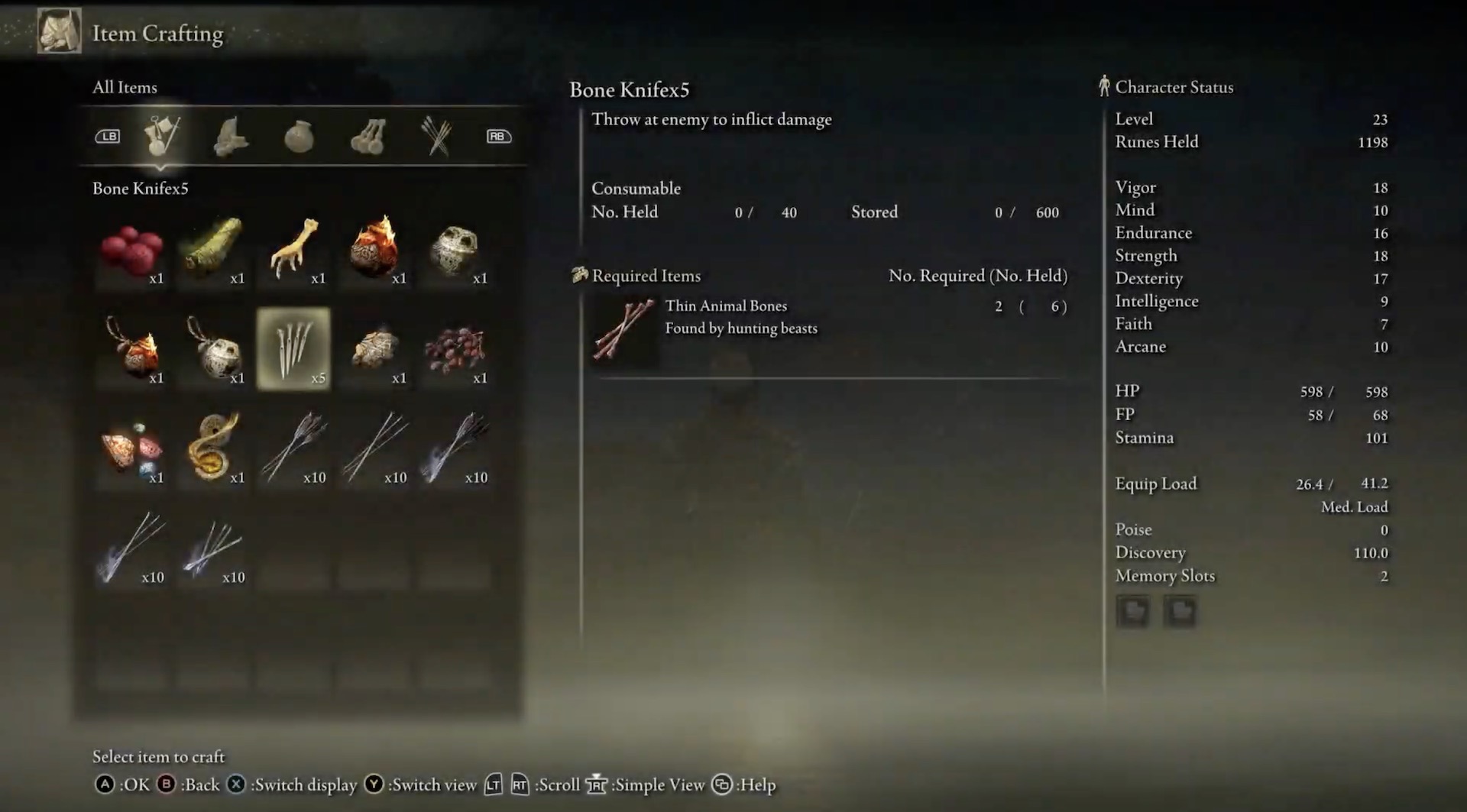1467x812 pixels.
Task: Choose the dark red raisin cluster recipe
Action: [x=455, y=350]
